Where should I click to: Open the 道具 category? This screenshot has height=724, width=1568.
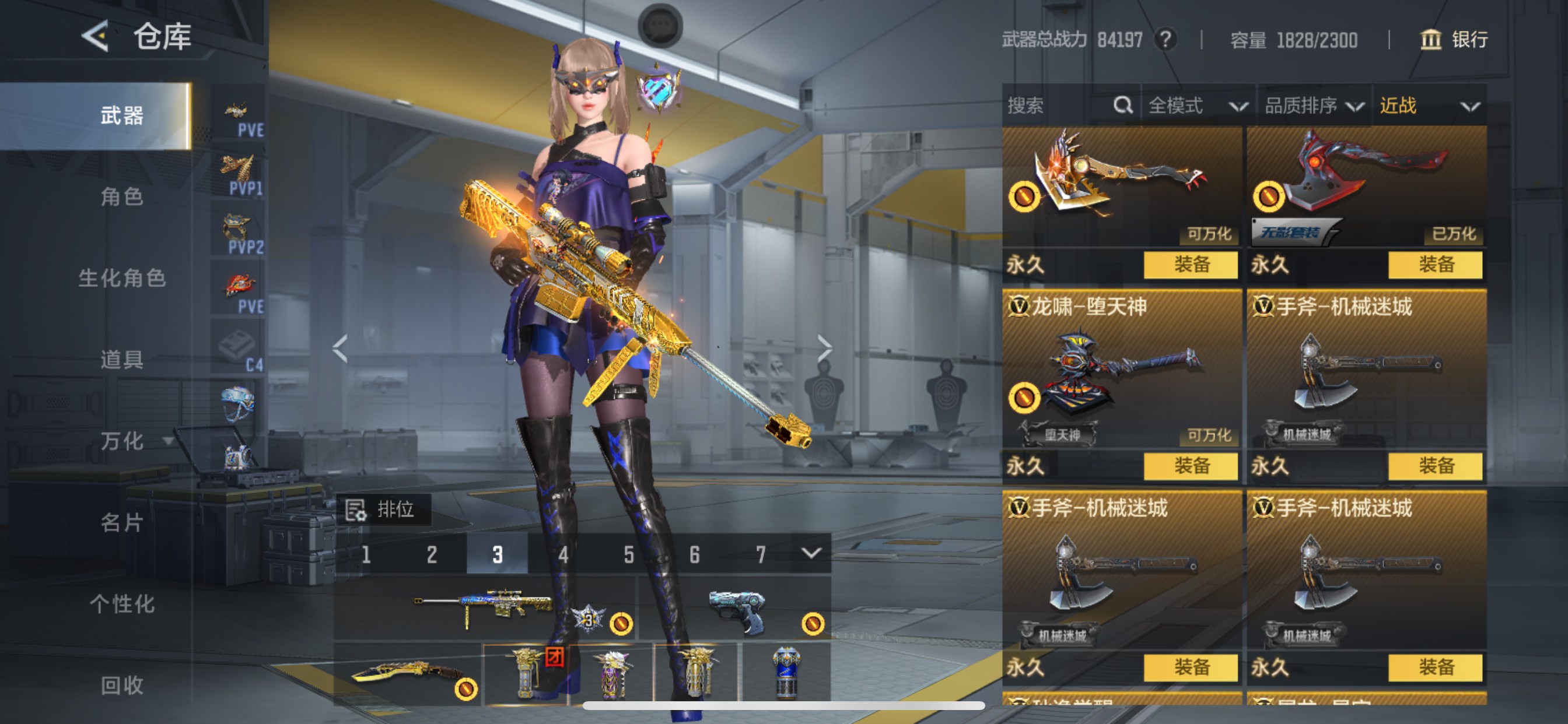pyautogui.click(x=122, y=360)
